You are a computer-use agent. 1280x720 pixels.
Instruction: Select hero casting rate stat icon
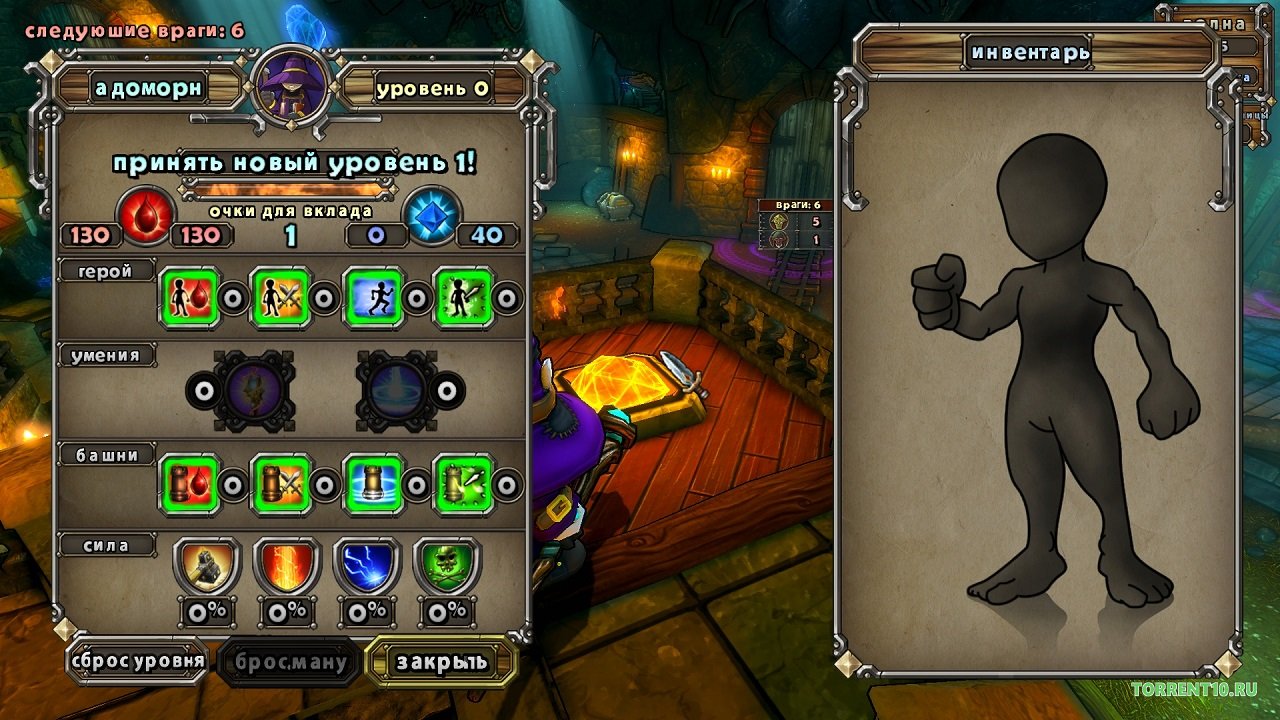464,297
